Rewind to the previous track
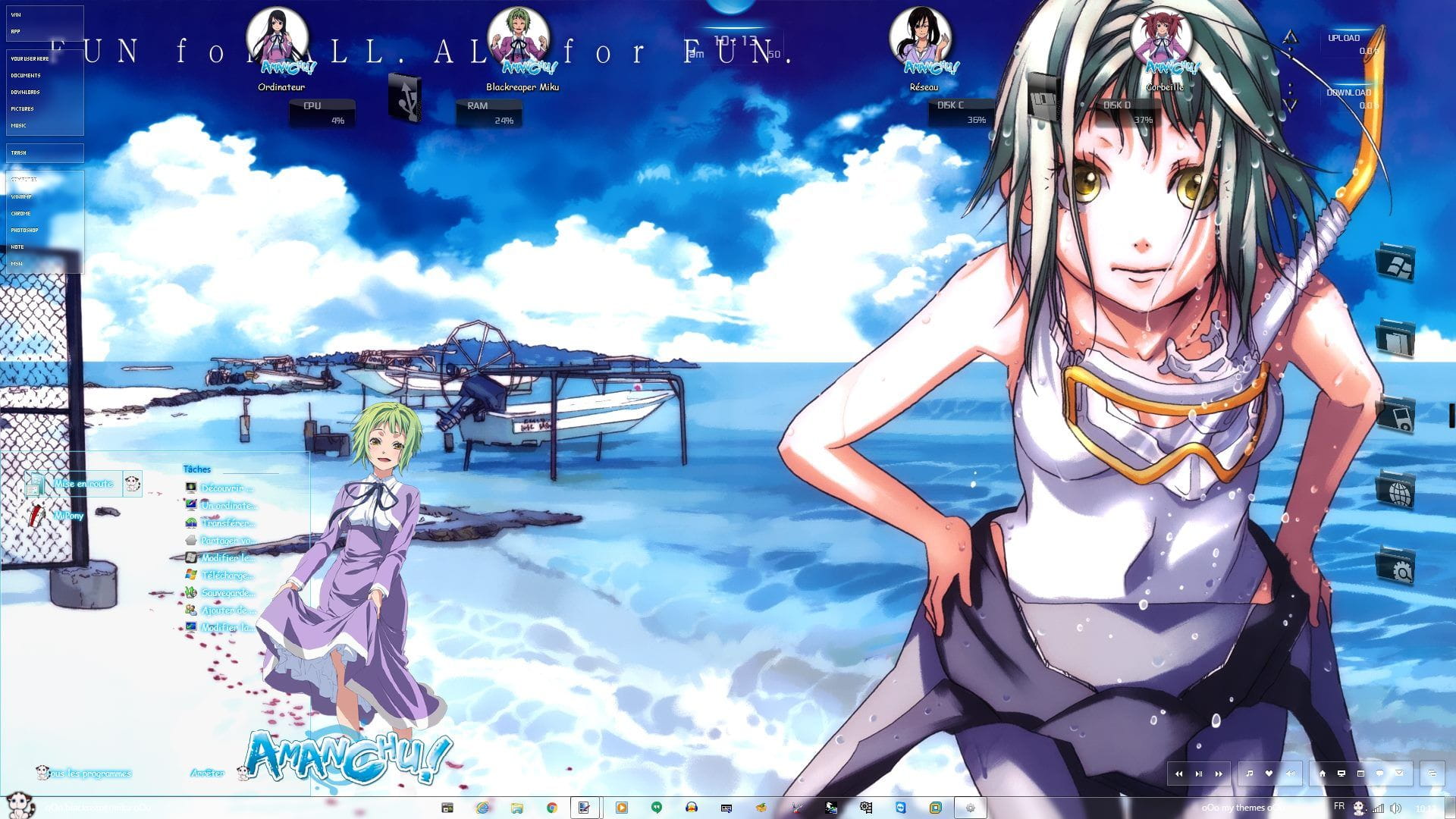 coord(1179,773)
